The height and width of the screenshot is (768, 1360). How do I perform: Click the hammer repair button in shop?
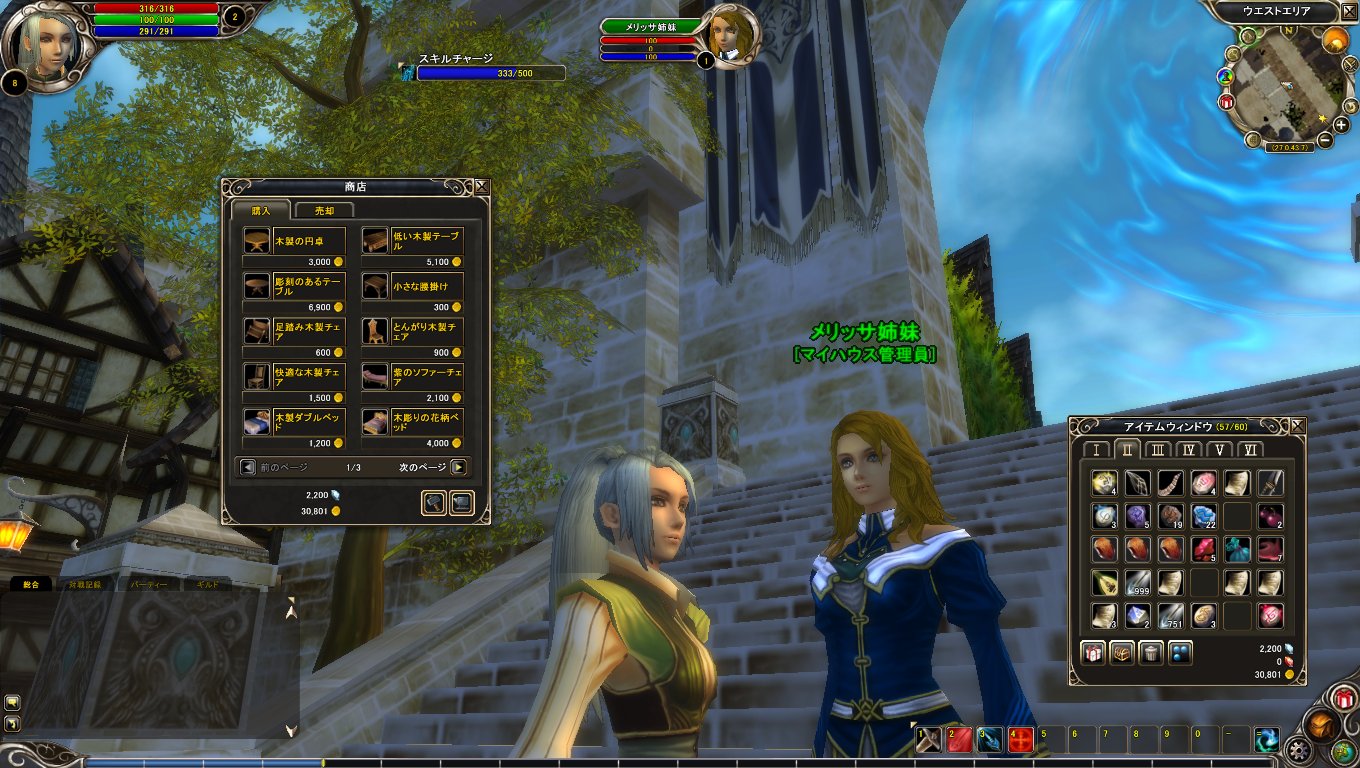tap(434, 503)
